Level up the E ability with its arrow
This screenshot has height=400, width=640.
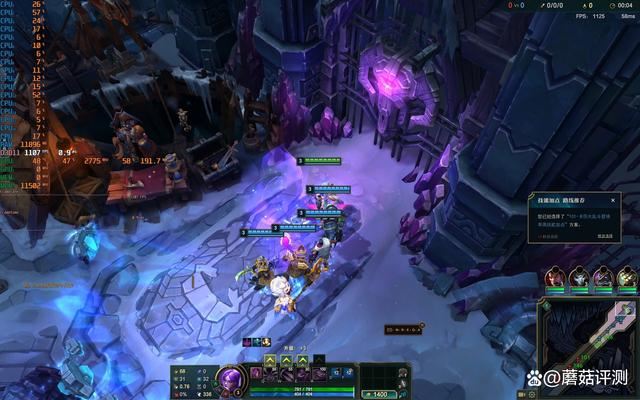[301, 359]
